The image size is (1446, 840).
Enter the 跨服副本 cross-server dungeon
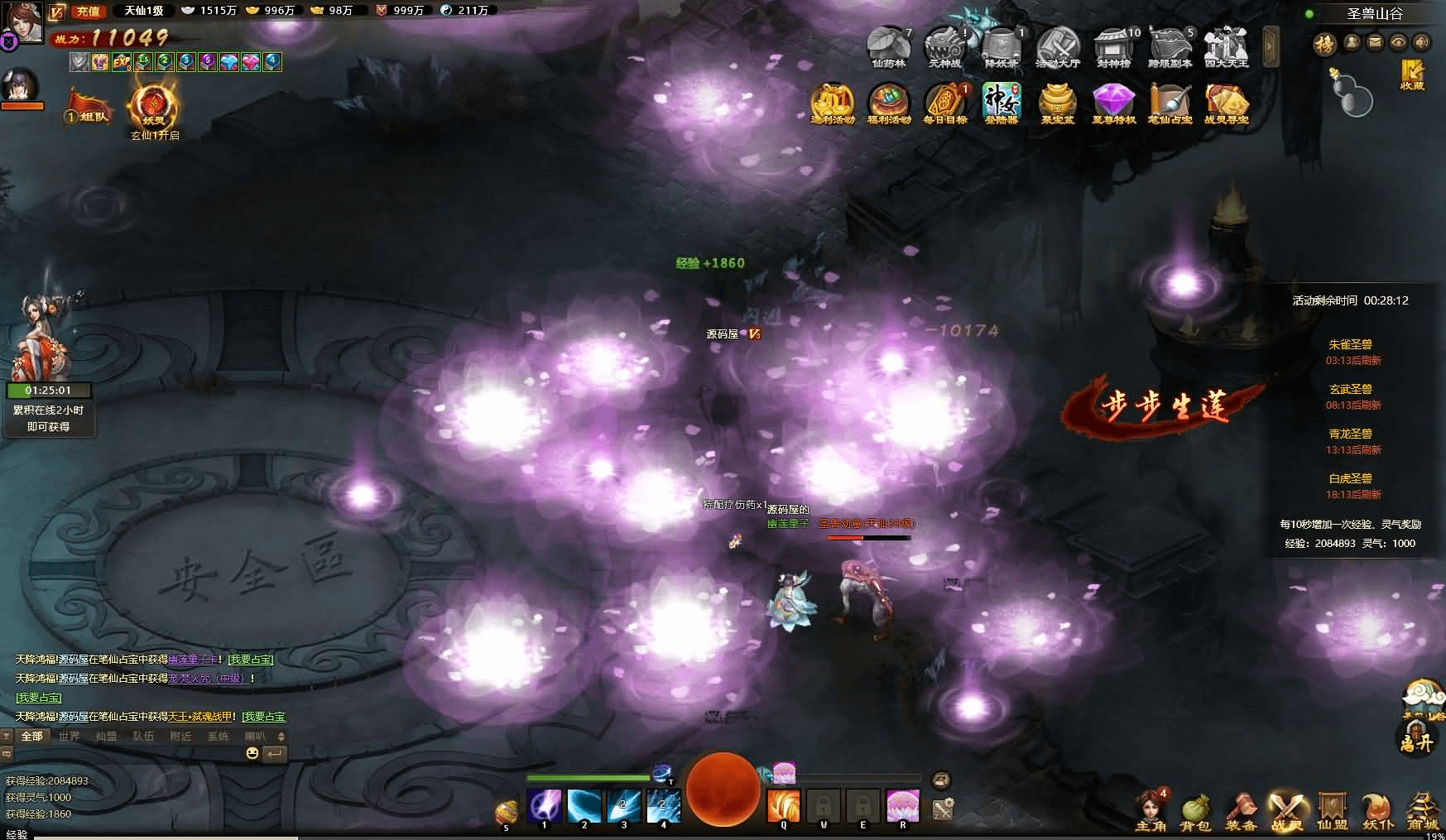click(x=1170, y=47)
